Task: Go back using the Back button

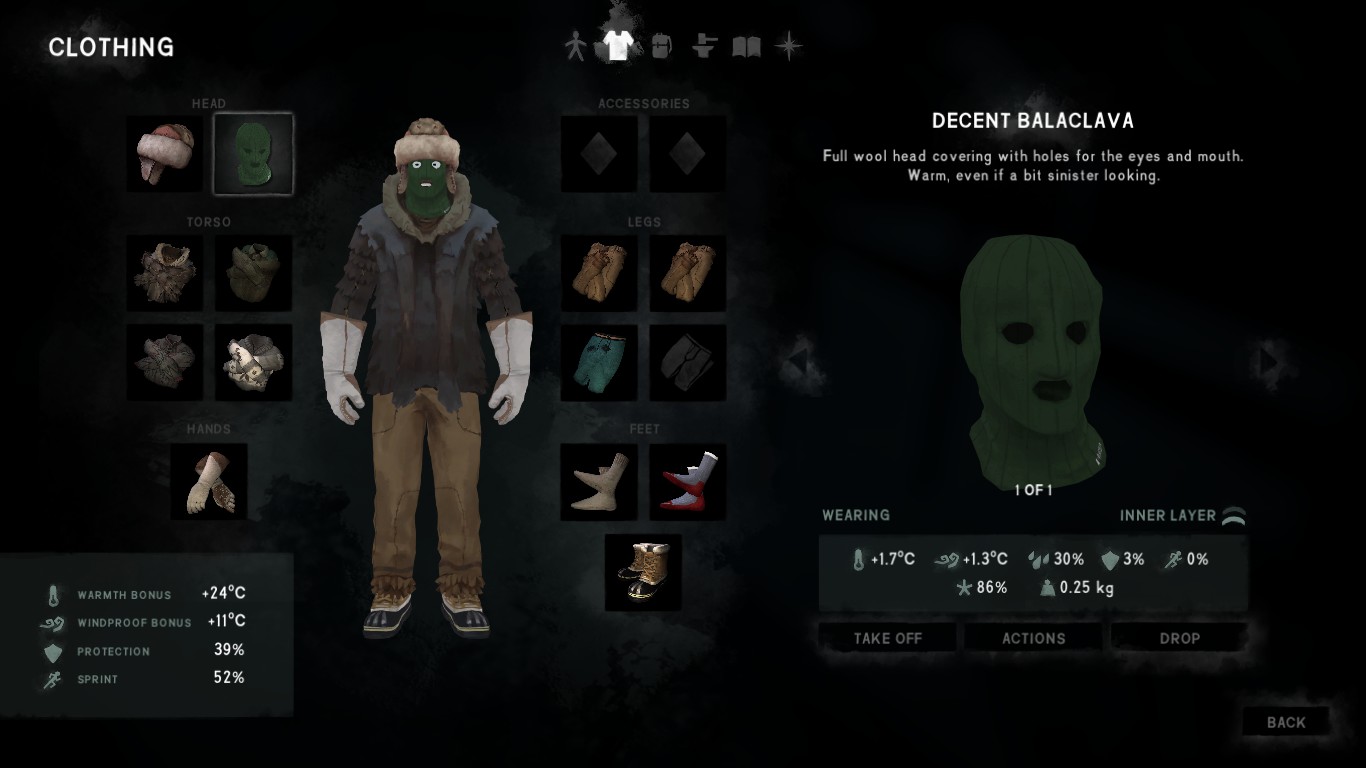Action: coord(1285,722)
